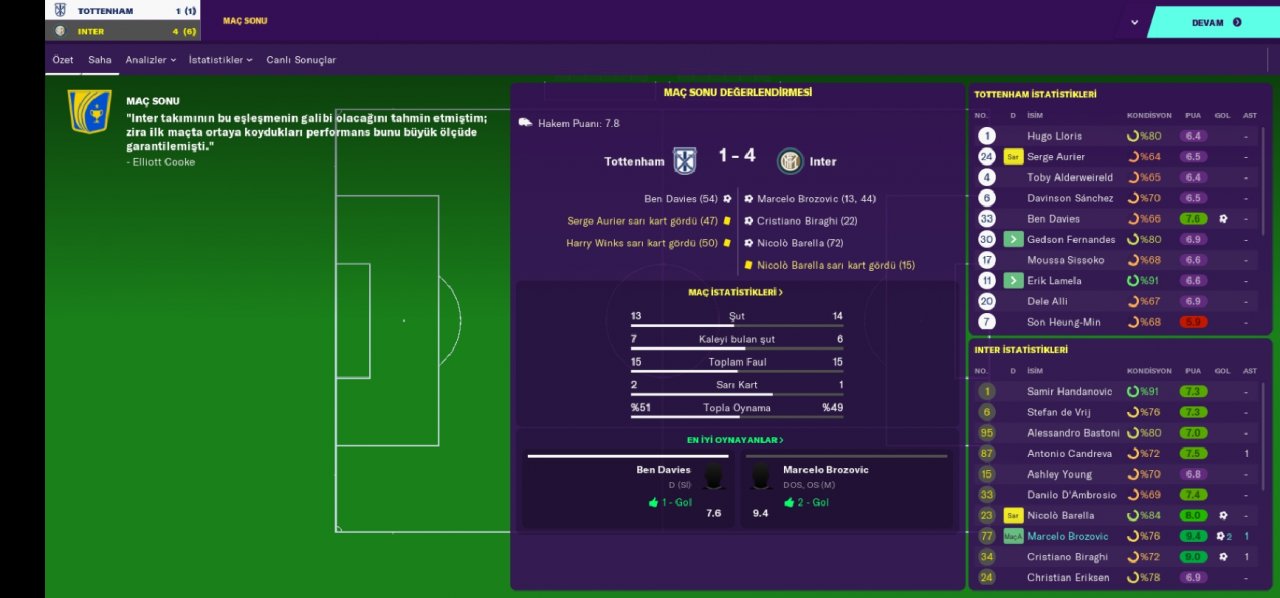1280x598 pixels.
Task: View the En İyi Oynayanlar list
Action: click(735, 440)
